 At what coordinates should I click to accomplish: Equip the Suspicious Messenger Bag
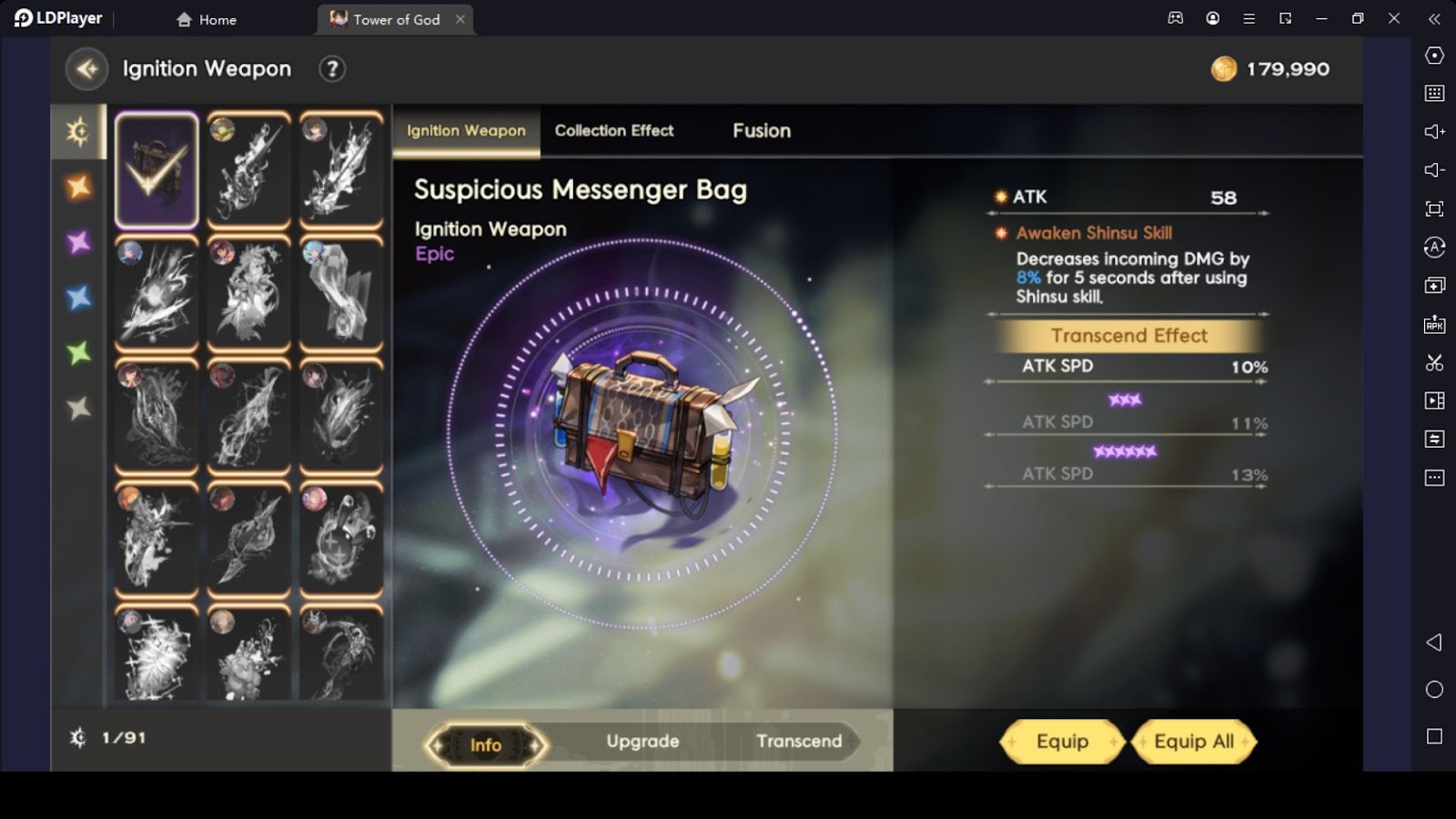tap(1062, 742)
